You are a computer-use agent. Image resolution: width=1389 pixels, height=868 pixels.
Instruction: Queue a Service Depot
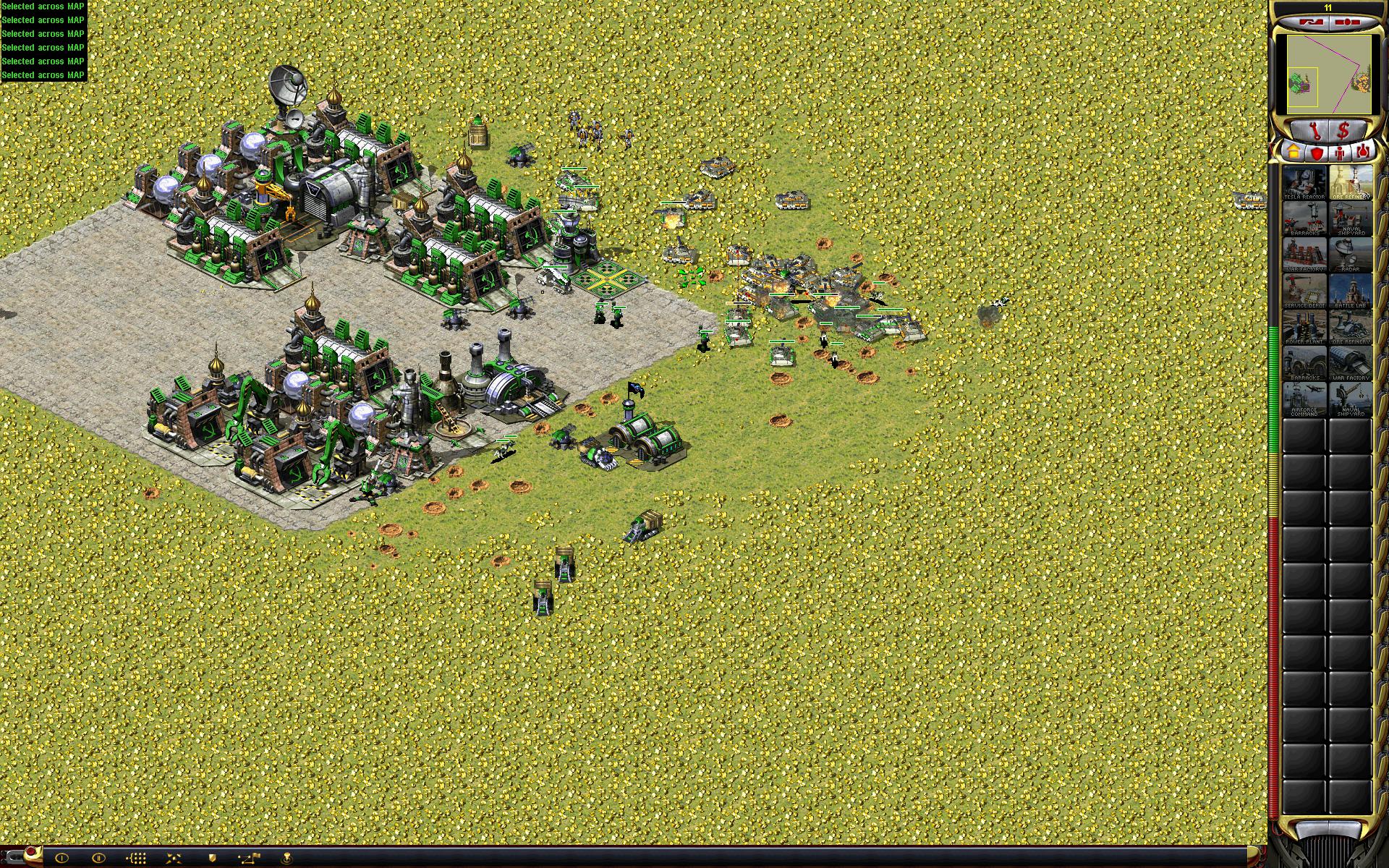1304,292
